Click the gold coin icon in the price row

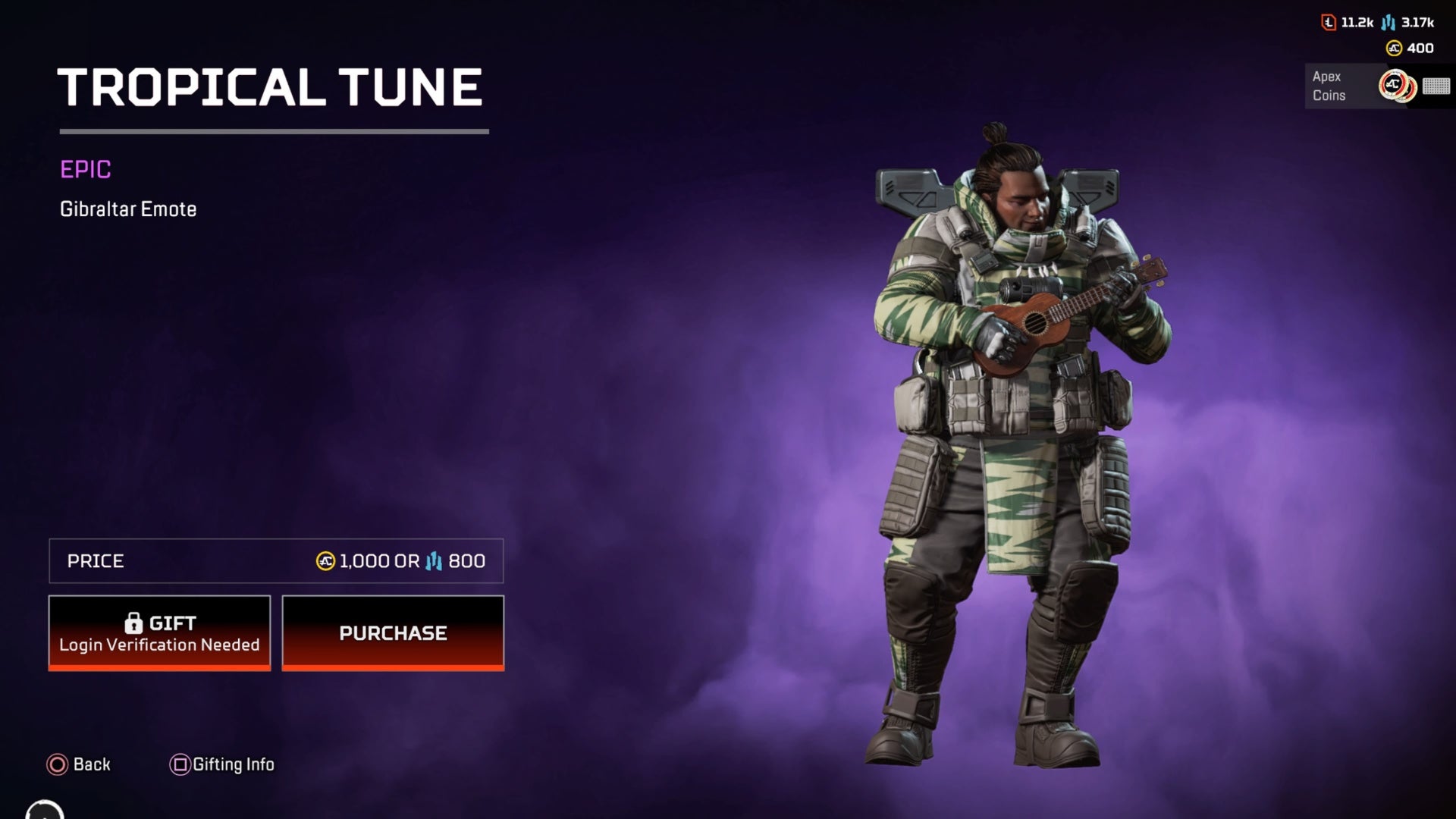326,560
